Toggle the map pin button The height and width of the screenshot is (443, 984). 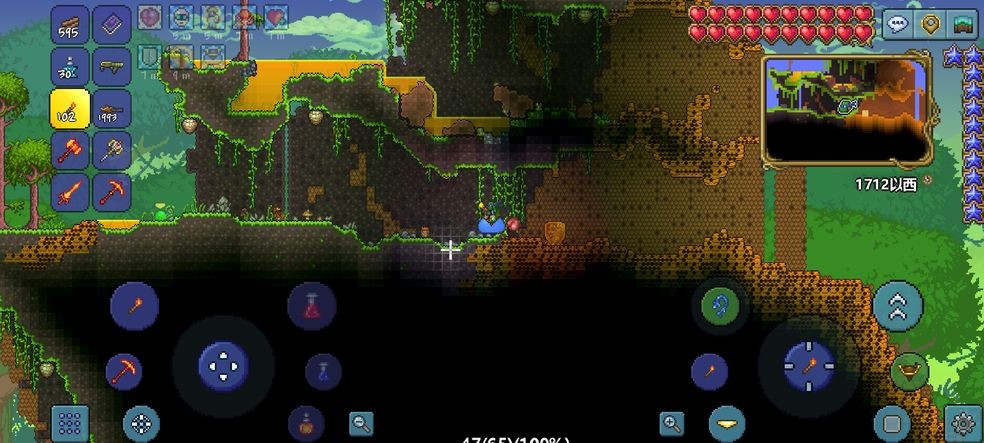click(931, 23)
